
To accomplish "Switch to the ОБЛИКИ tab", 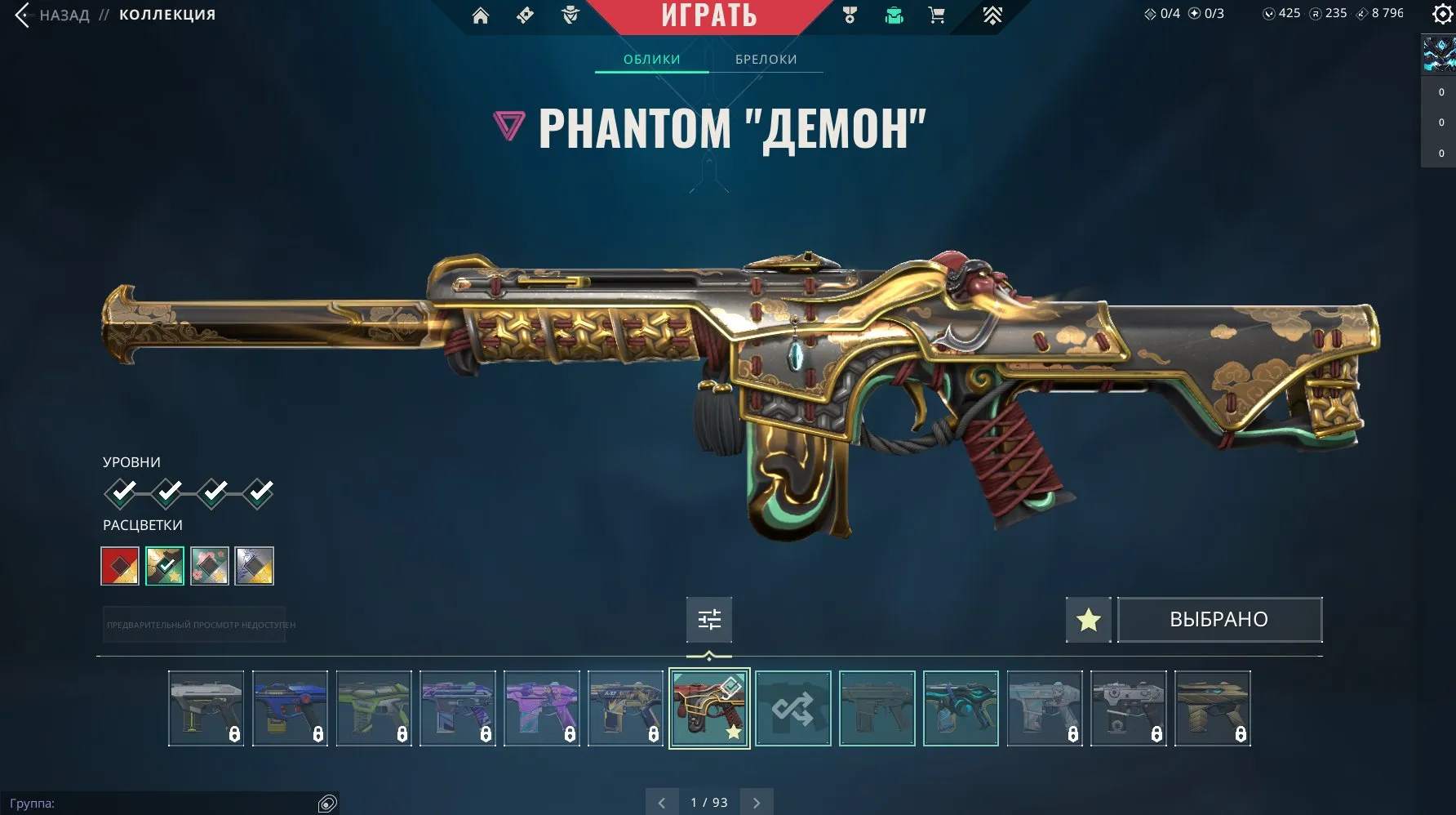I will tap(650, 59).
